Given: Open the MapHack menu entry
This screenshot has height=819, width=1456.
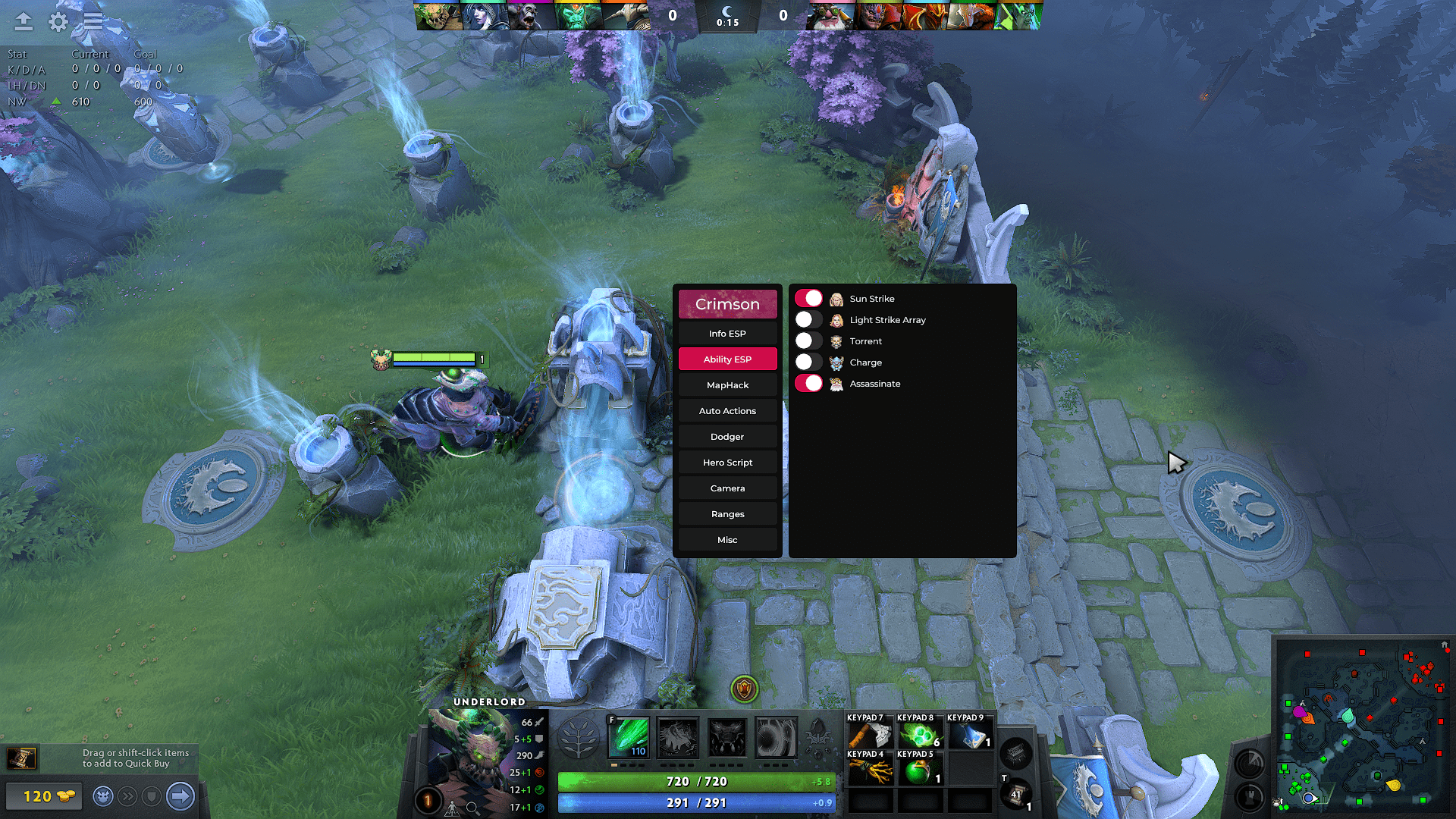Looking at the screenshot, I should [x=727, y=384].
